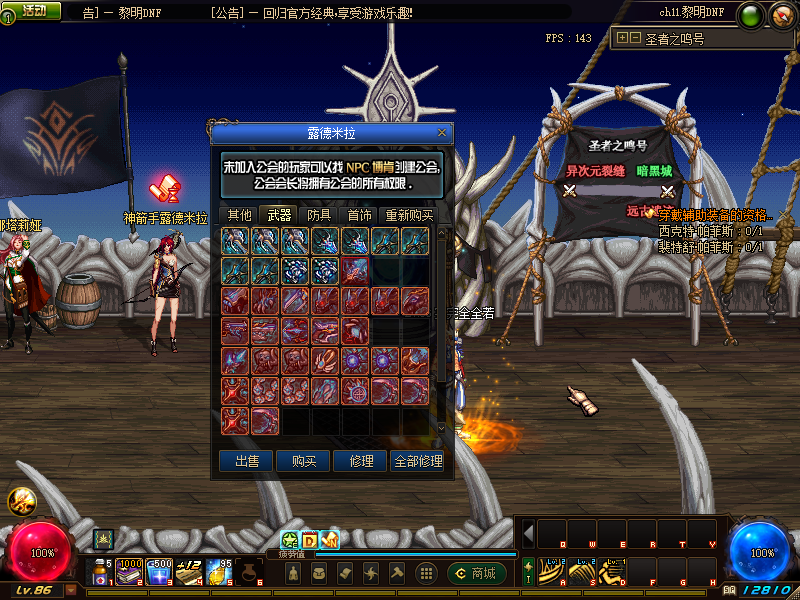
Task: Click the compass icon at top right
Action: 781,15
